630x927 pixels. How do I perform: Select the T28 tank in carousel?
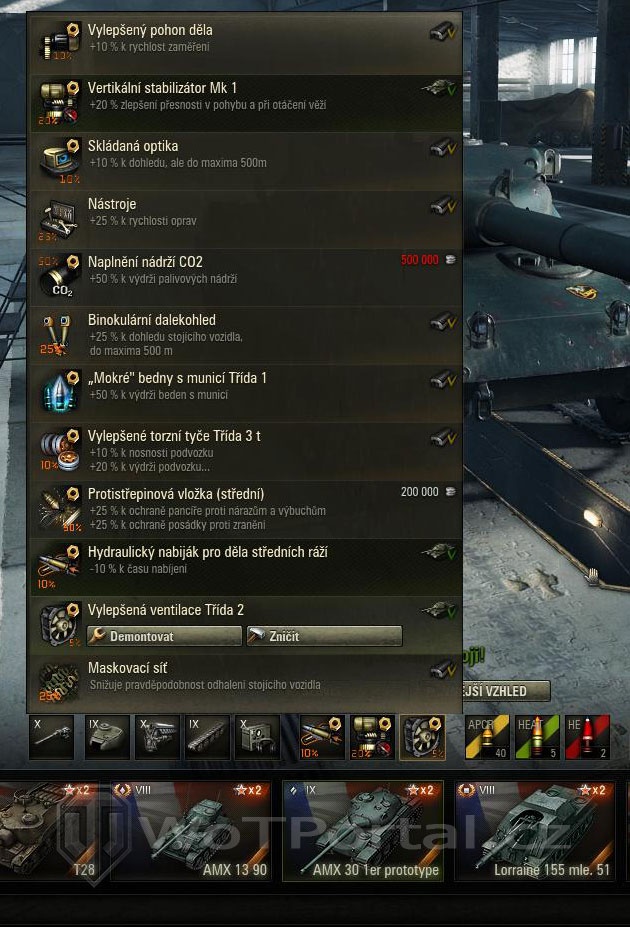[50, 830]
